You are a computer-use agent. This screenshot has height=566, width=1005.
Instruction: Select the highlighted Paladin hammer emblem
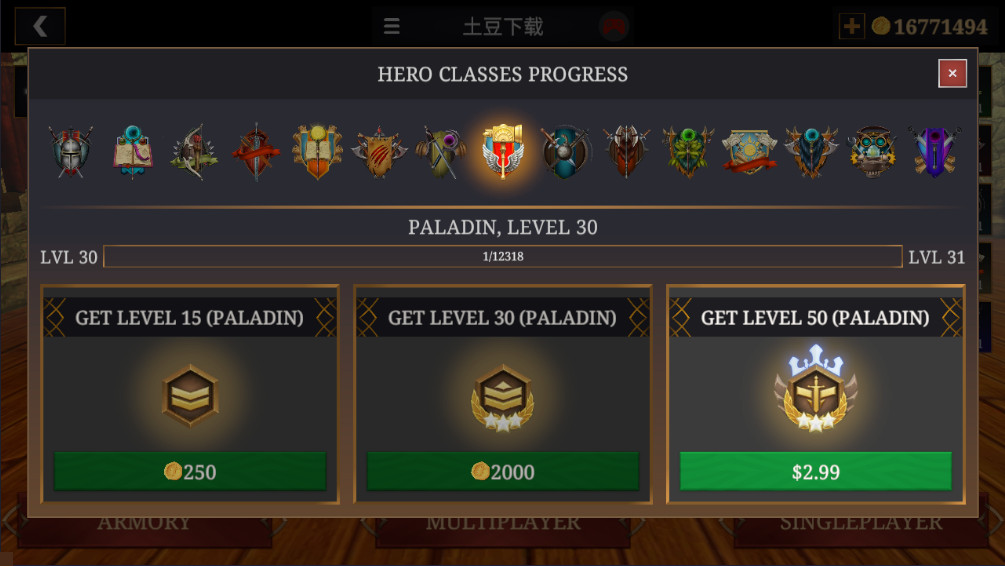click(503, 152)
